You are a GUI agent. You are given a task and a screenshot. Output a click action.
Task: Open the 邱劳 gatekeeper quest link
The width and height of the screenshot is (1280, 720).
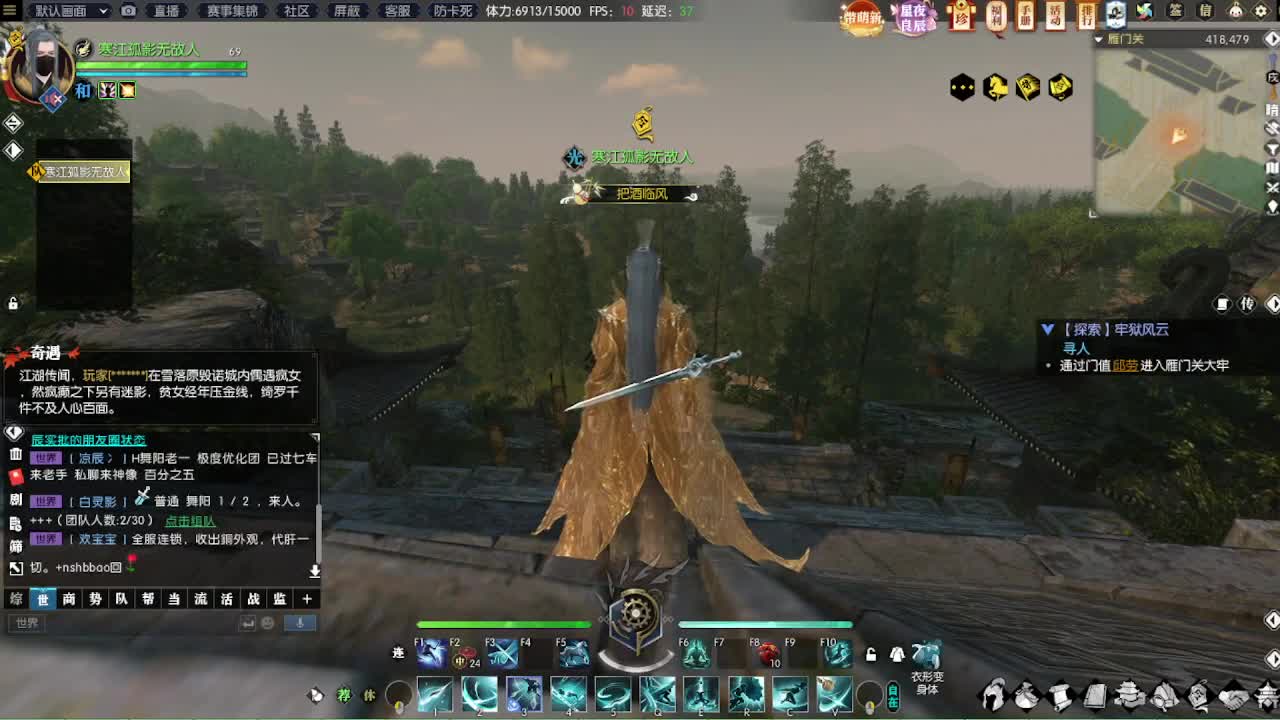coord(1127,365)
